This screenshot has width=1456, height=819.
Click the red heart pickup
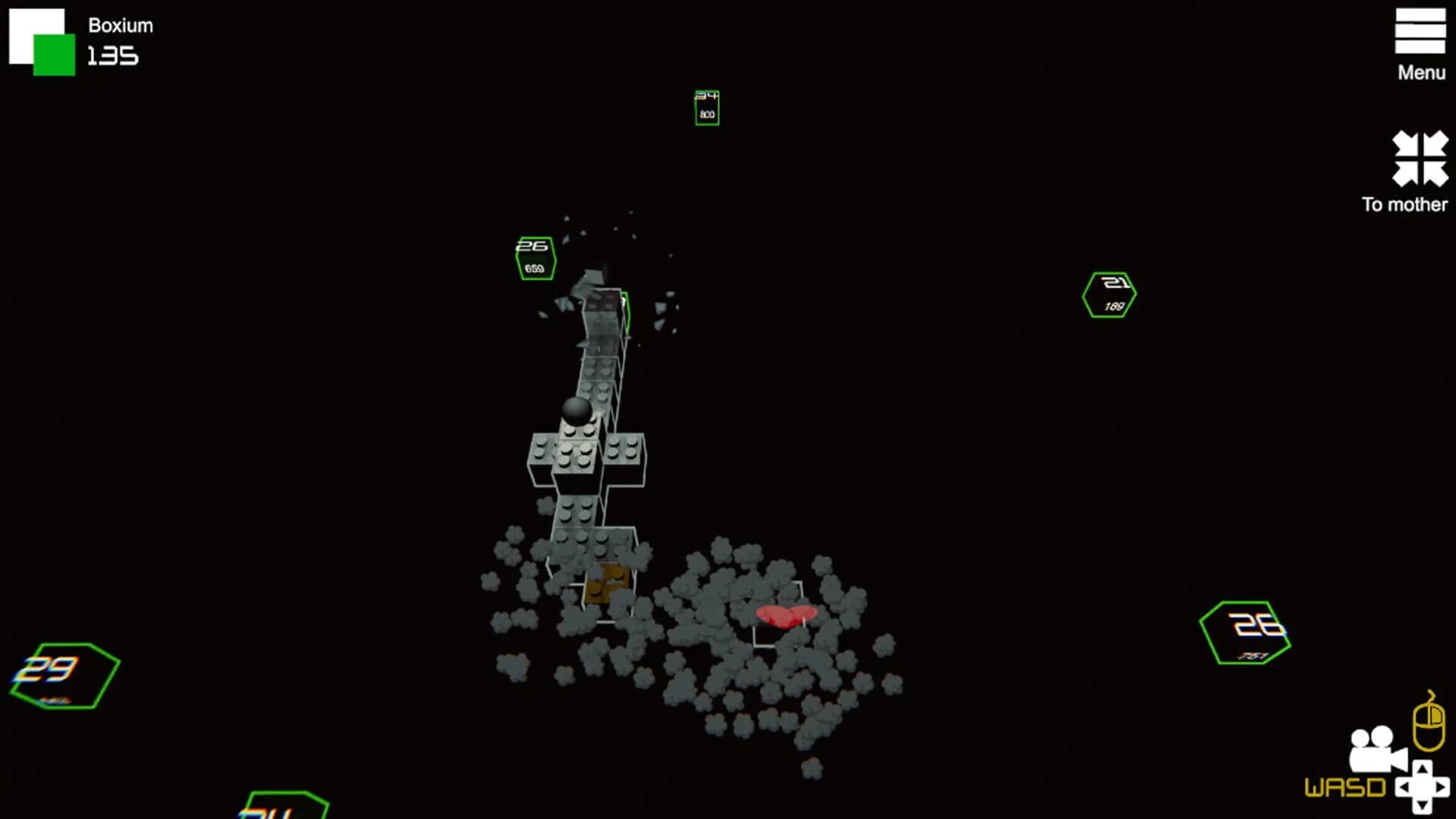785,618
